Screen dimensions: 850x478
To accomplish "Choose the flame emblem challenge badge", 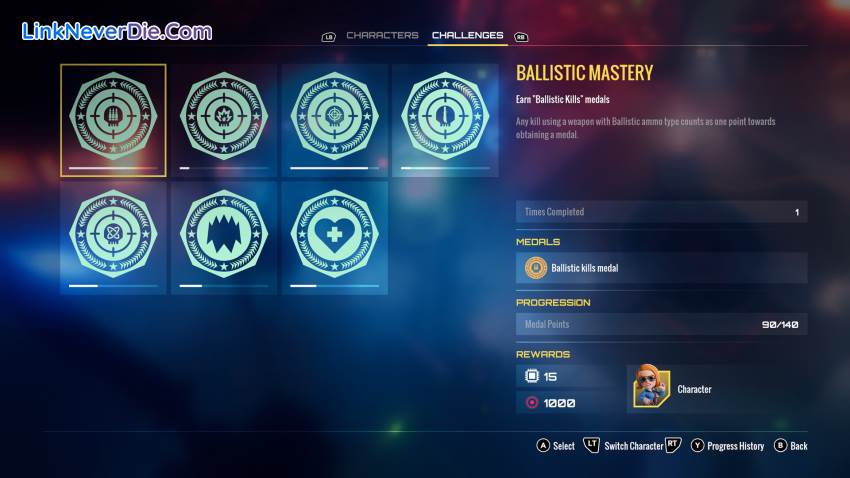I will click(224, 119).
